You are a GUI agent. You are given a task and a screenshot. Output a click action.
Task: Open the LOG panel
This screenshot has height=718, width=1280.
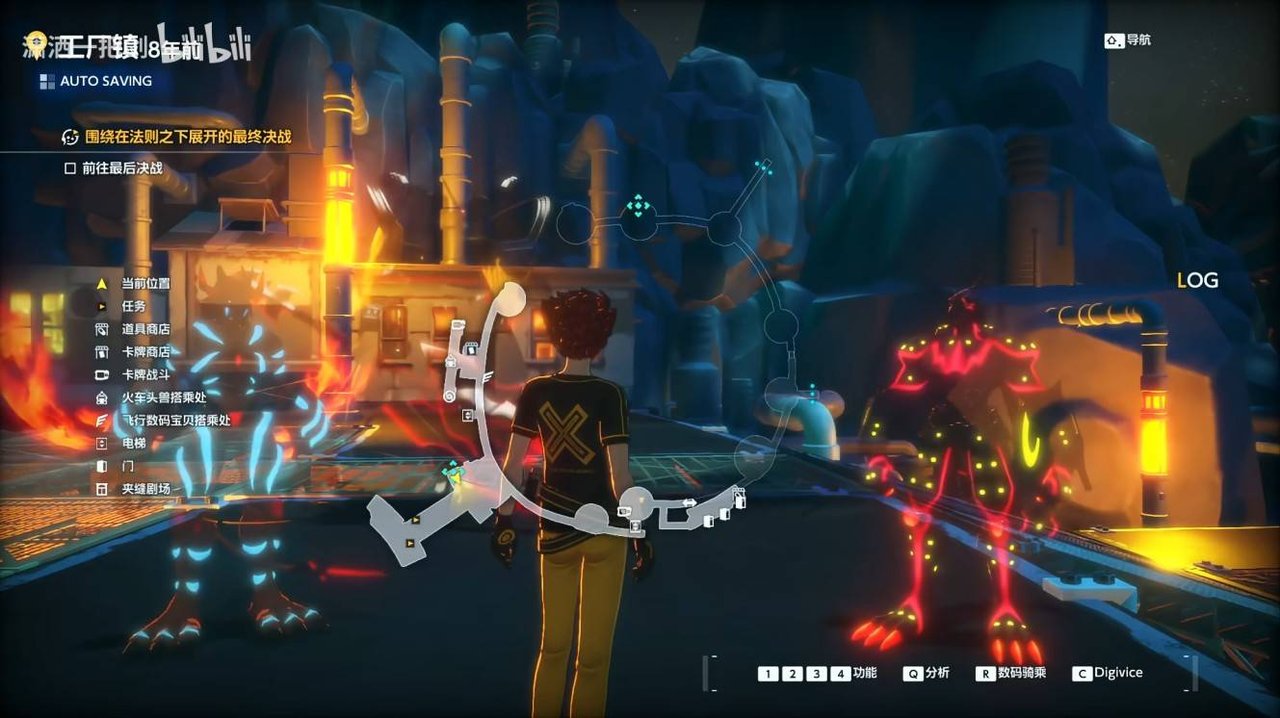(1197, 281)
